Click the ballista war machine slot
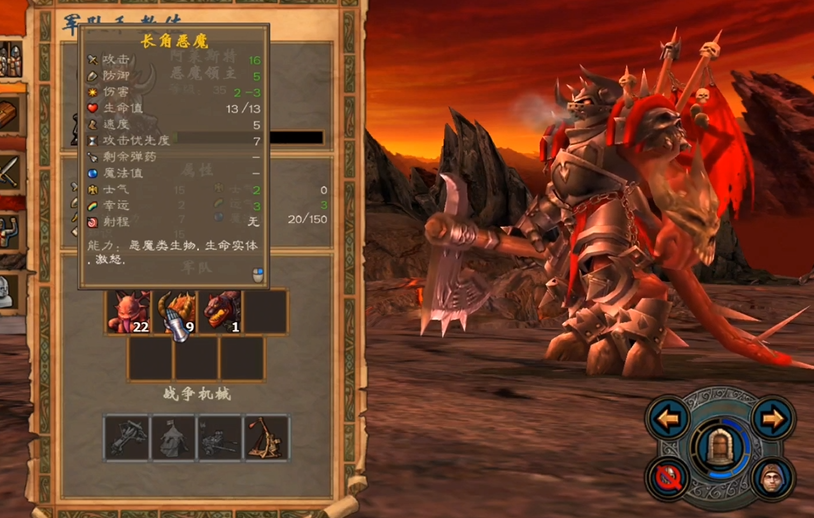 [127, 438]
